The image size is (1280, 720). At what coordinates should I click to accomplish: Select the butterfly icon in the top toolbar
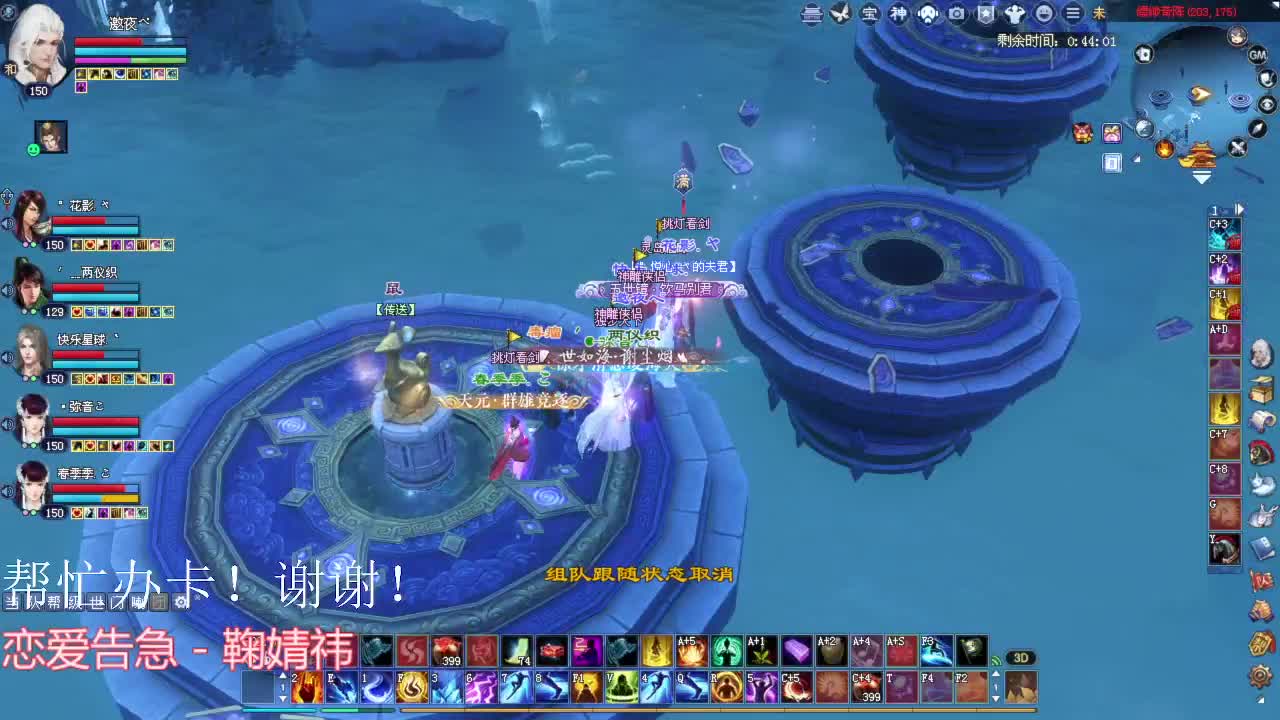pos(838,15)
